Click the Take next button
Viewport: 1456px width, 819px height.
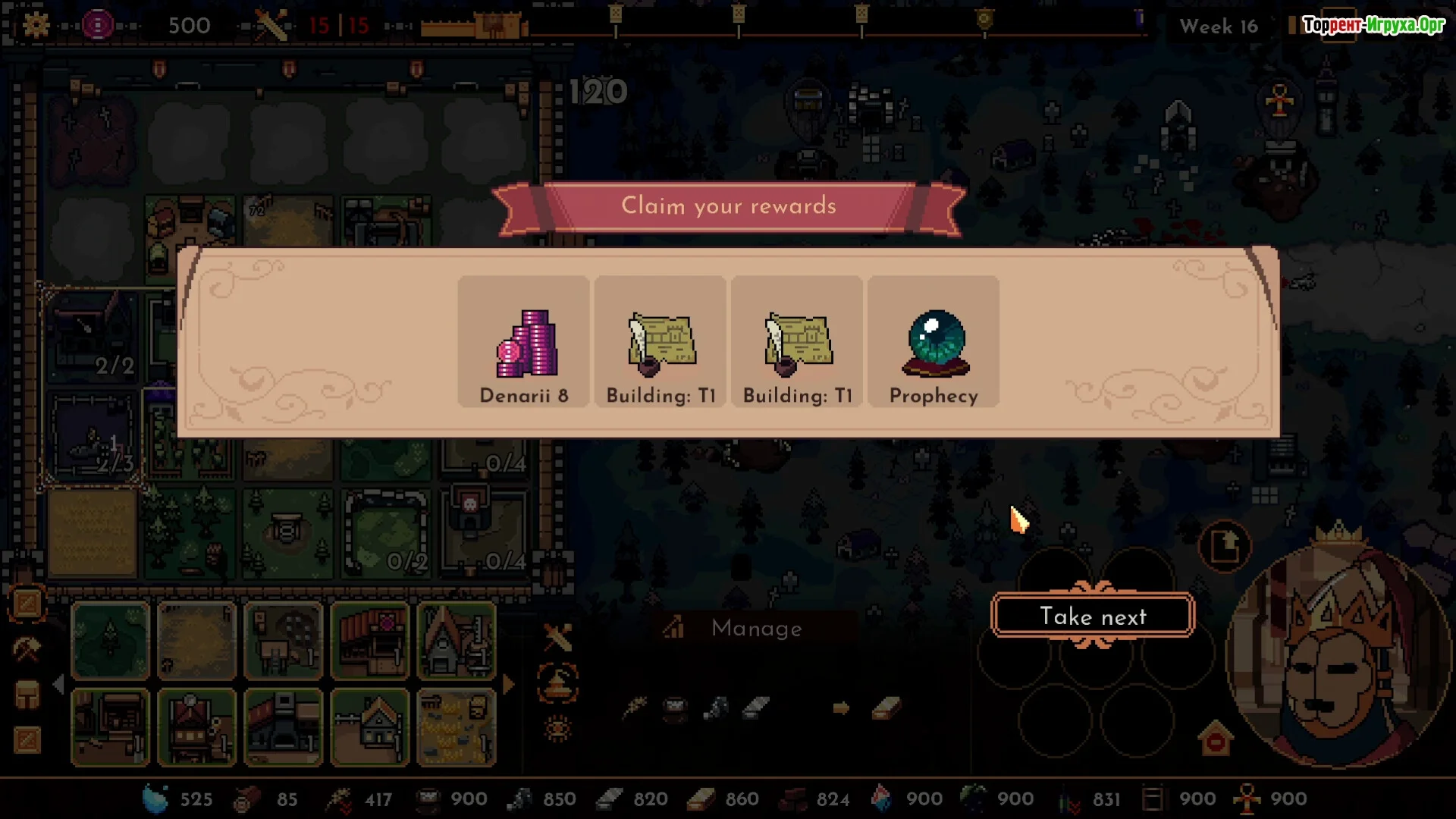[x=1092, y=616]
